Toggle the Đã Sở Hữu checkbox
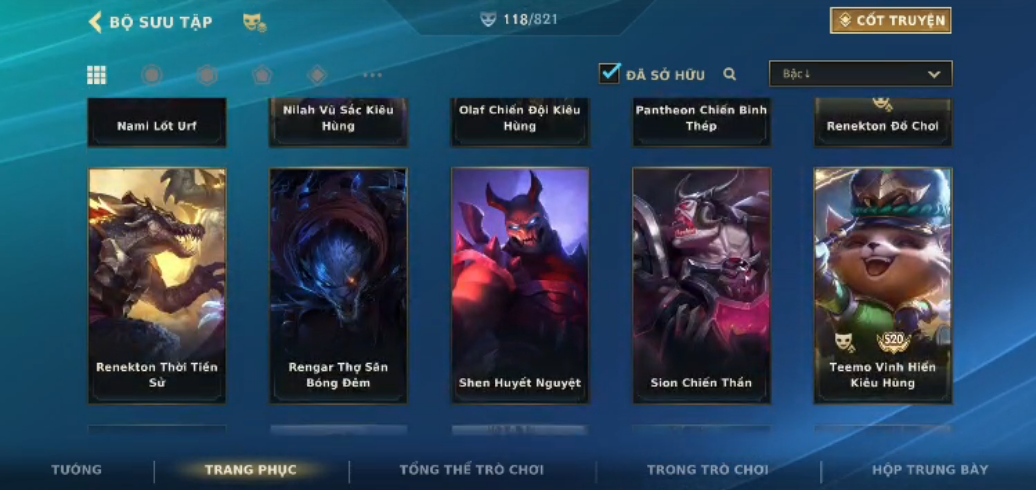1036x490 pixels. coord(610,73)
